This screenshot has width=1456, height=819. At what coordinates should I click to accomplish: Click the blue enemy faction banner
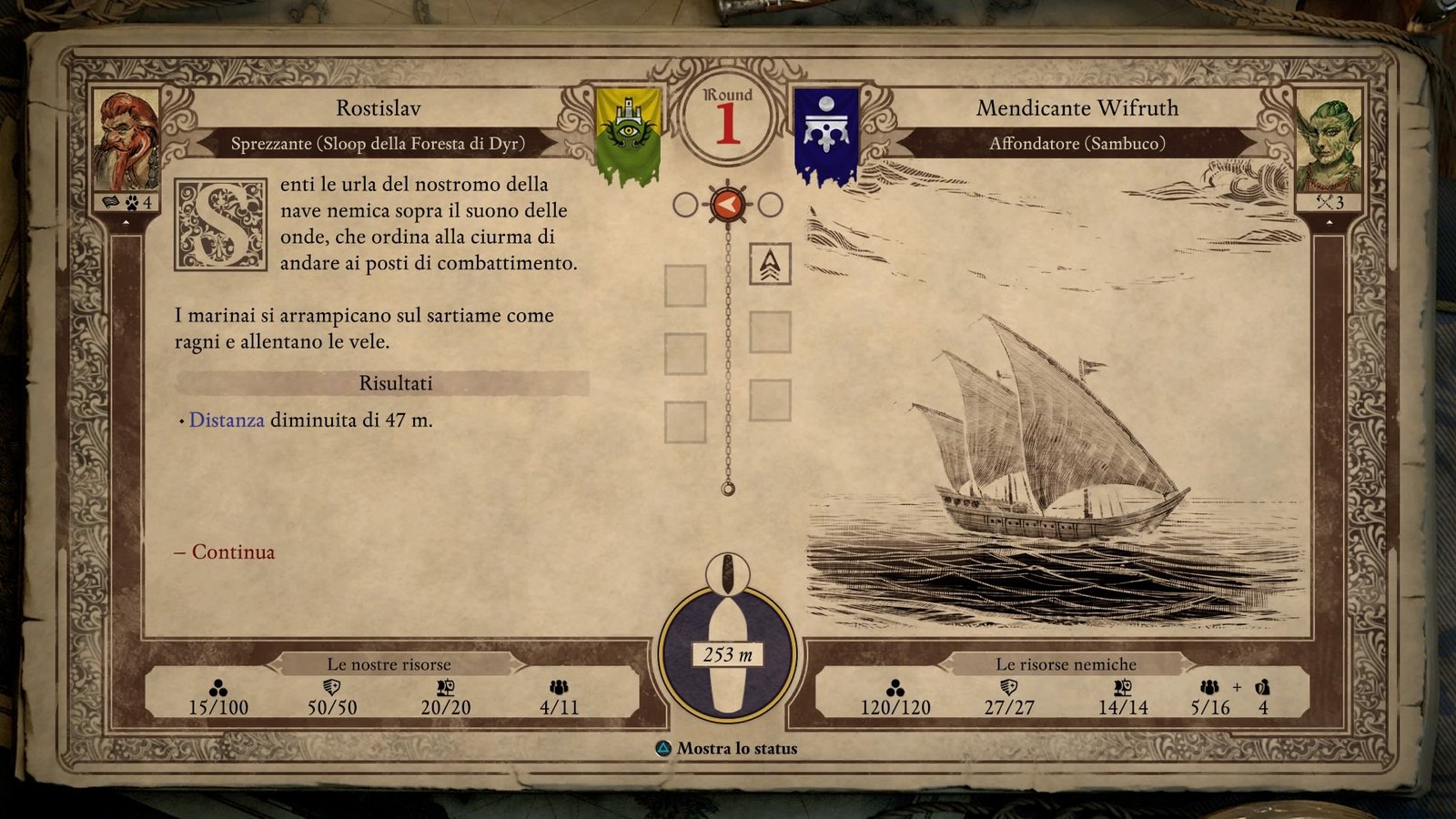[x=826, y=134]
